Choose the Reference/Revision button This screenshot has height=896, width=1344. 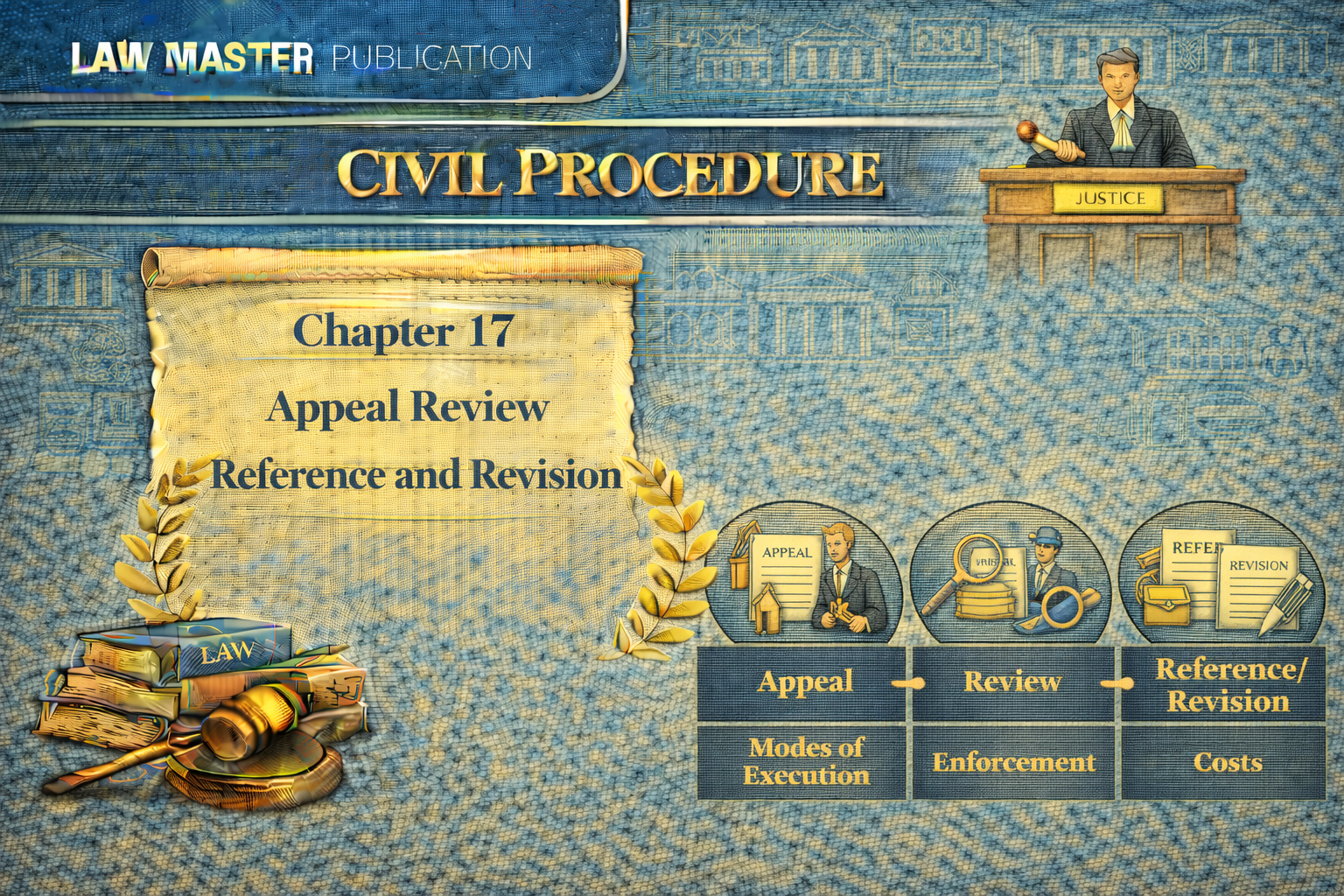pyautogui.click(x=1225, y=684)
